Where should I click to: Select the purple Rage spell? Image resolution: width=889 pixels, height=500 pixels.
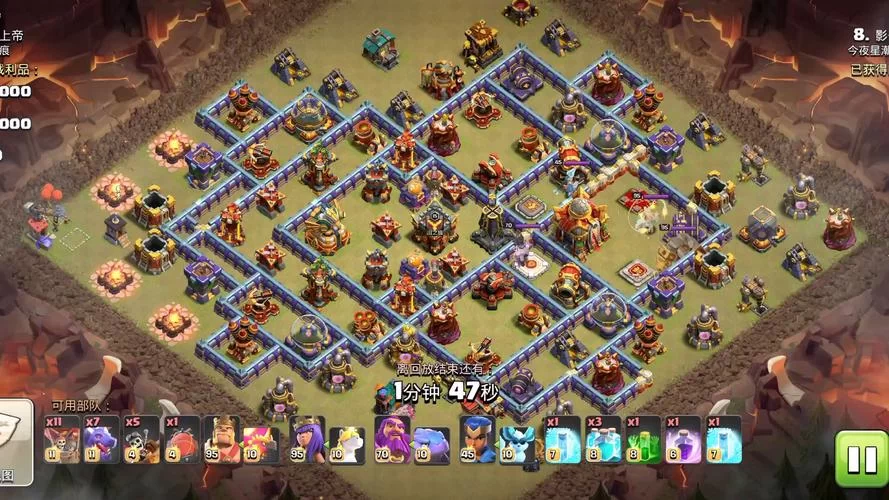click(683, 440)
